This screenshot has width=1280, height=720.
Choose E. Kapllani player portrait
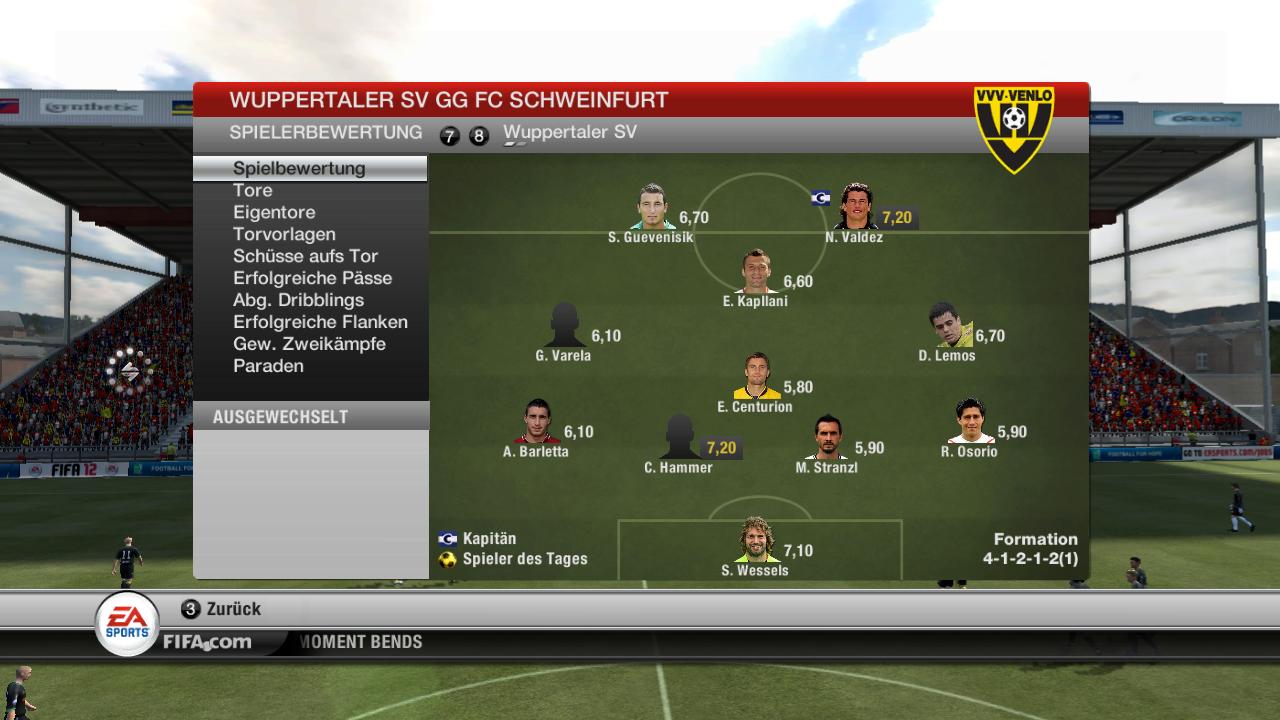pos(756,272)
